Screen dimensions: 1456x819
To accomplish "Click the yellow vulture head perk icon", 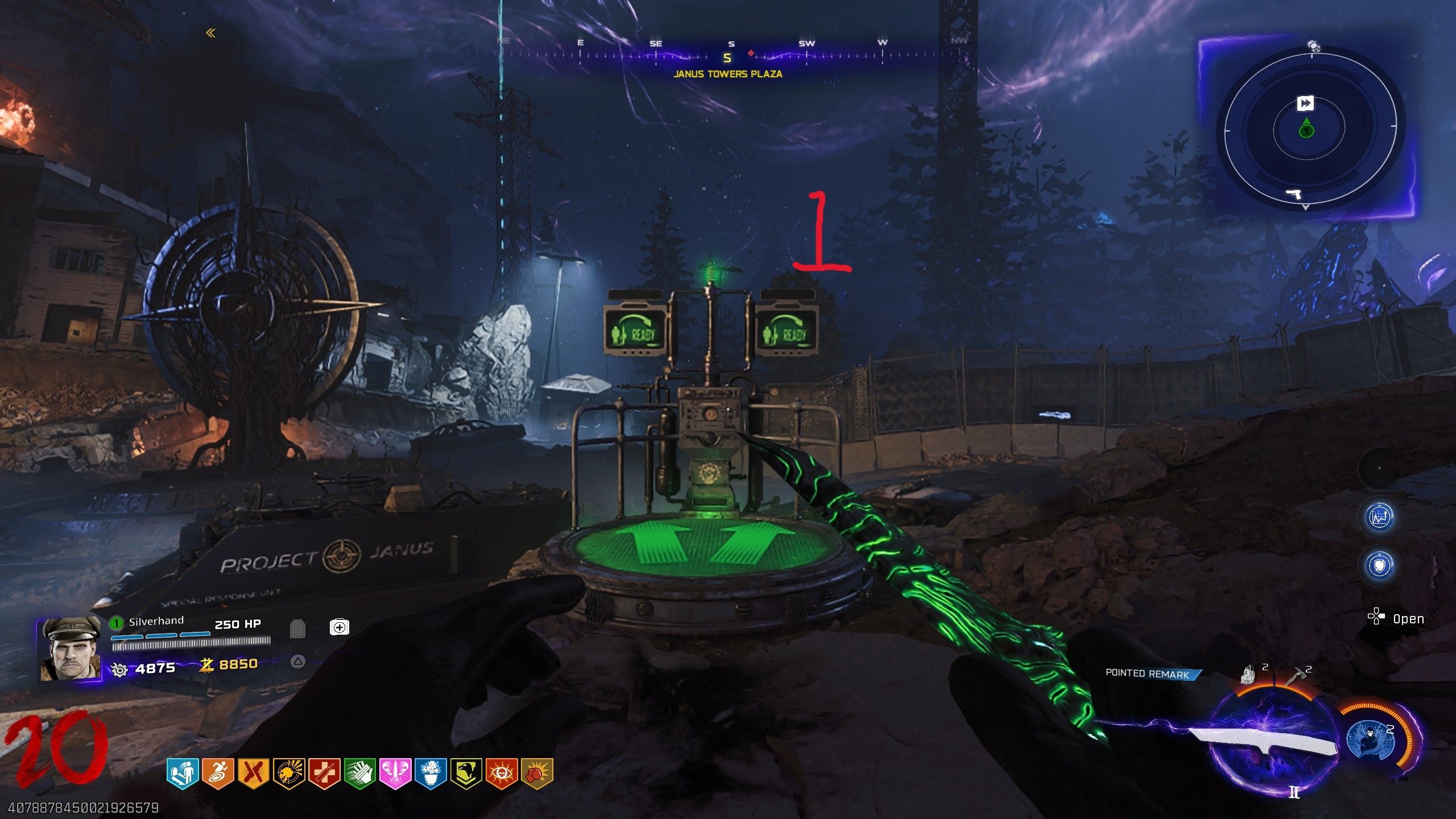I will tap(466, 774).
